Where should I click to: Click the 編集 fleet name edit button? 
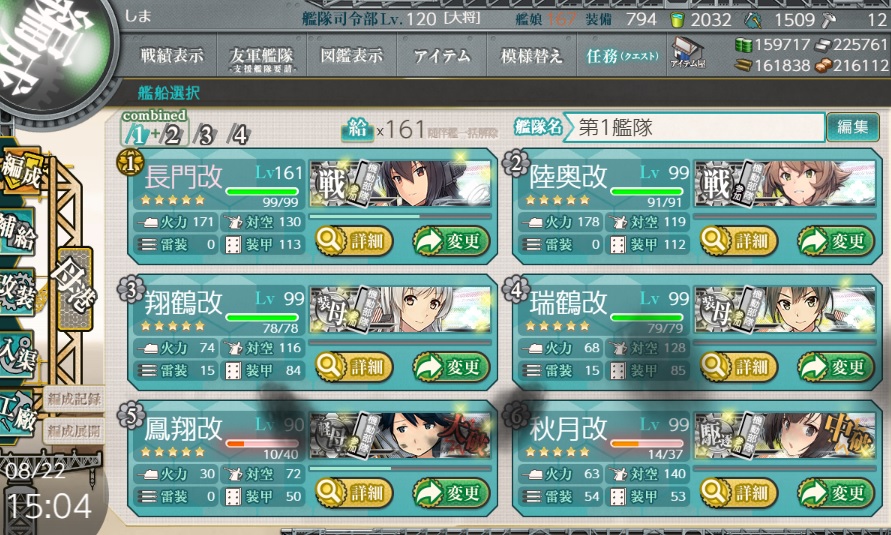851,127
